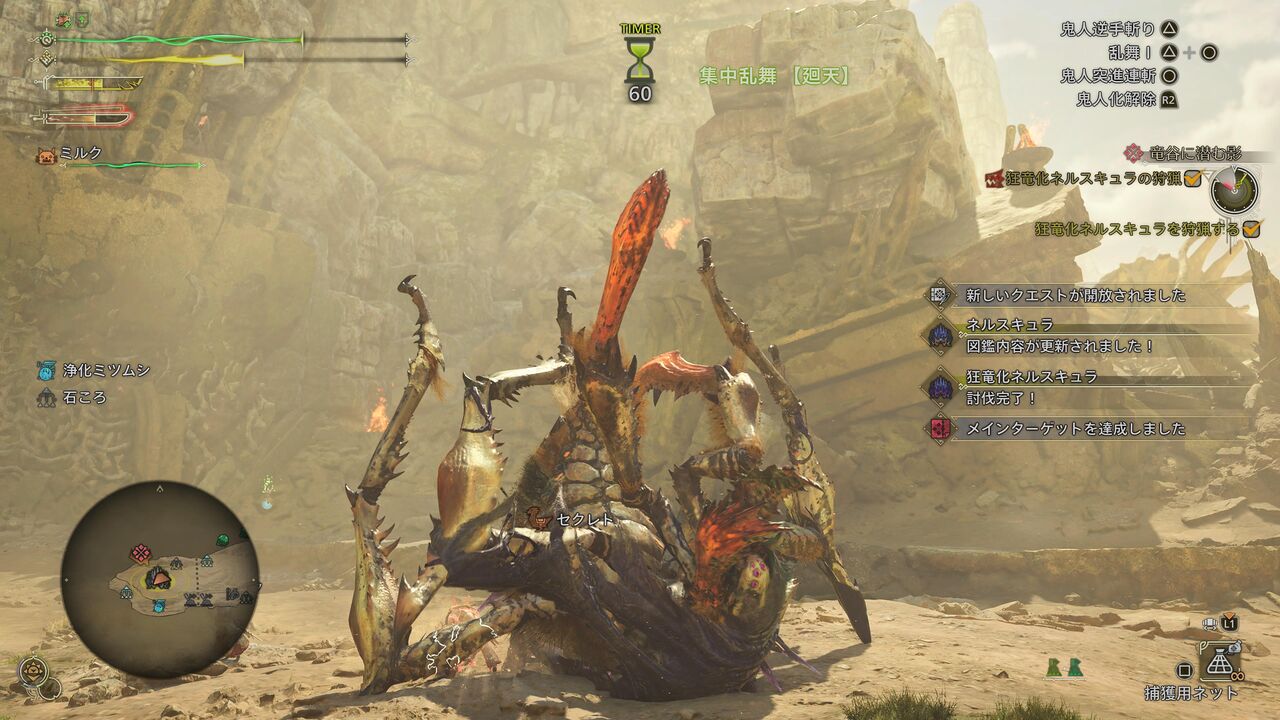Screen dimensions: 1280x720
Task: Select the ミルク companion name tag
Action: [x=80, y=153]
